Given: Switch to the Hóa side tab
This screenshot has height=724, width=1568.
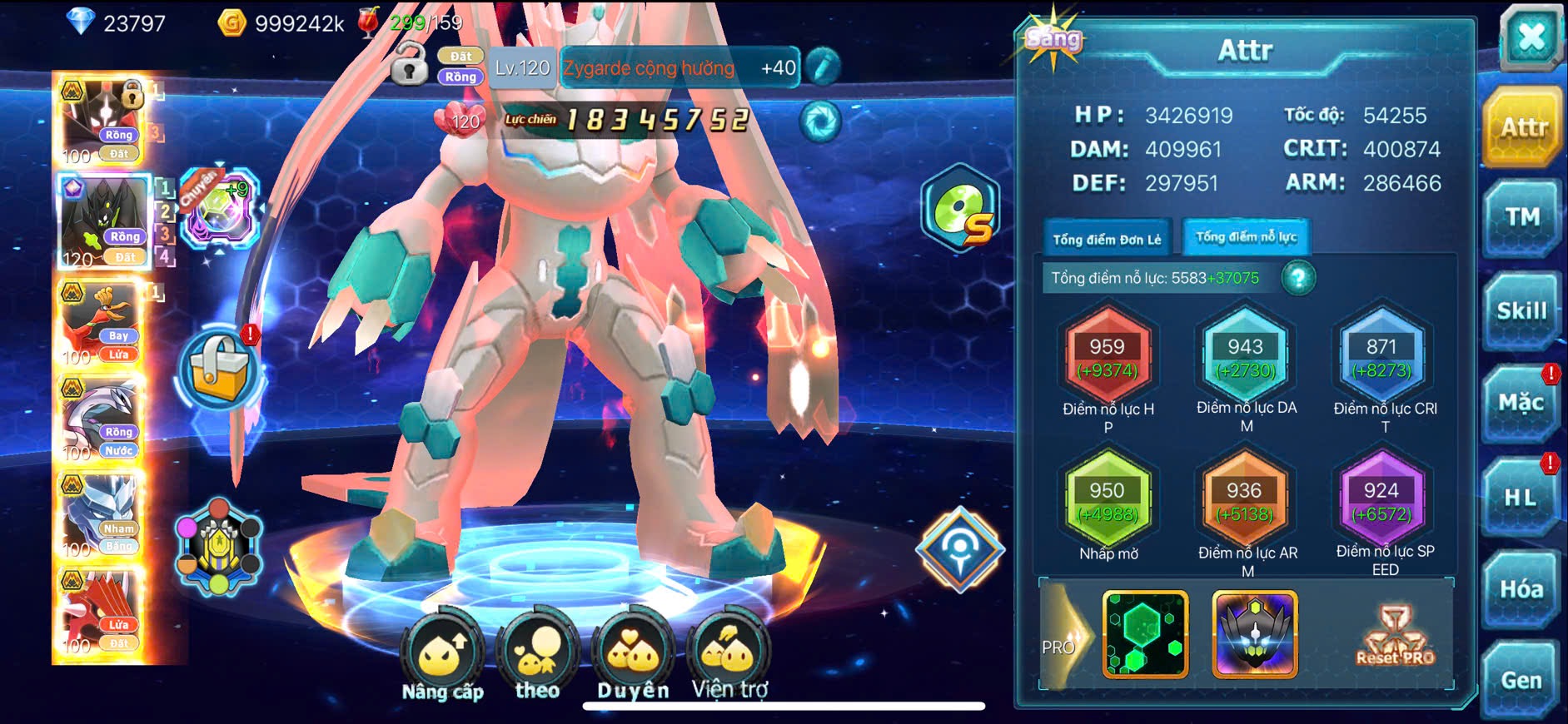Looking at the screenshot, I should (1521, 589).
